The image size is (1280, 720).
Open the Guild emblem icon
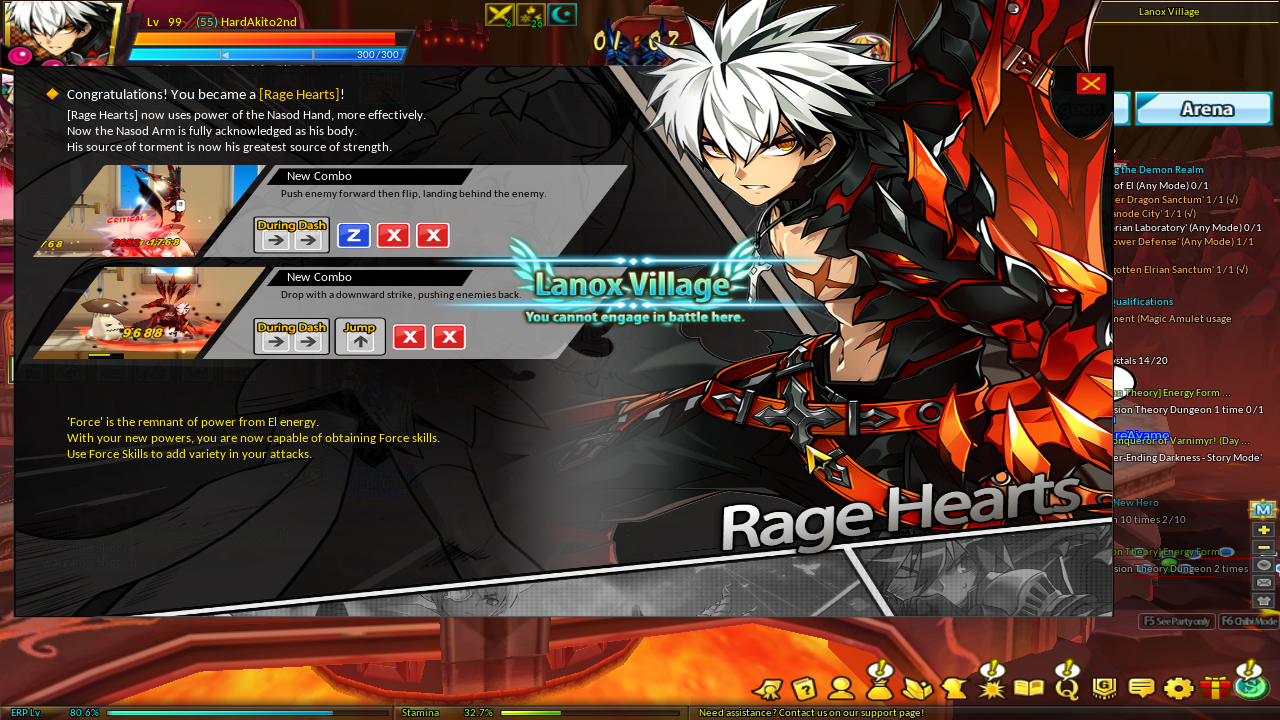(1103, 688)
